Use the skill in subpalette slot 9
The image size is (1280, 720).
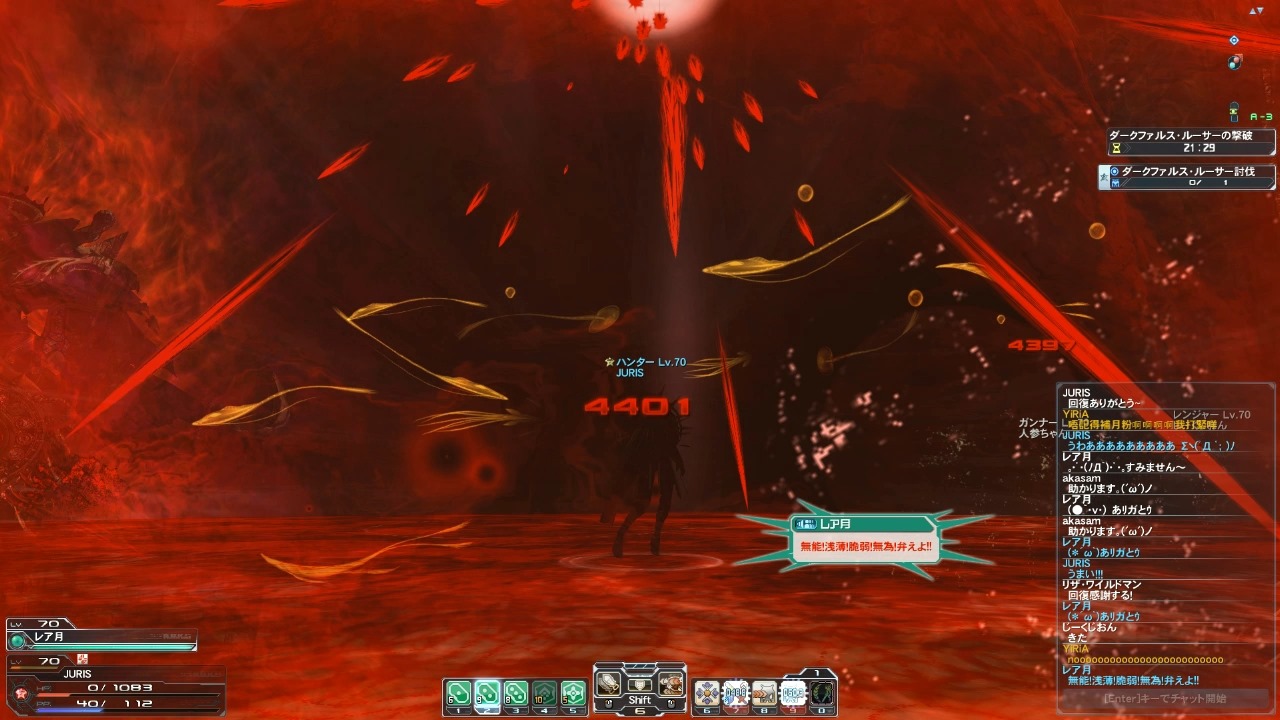click(x=793, y=692)
